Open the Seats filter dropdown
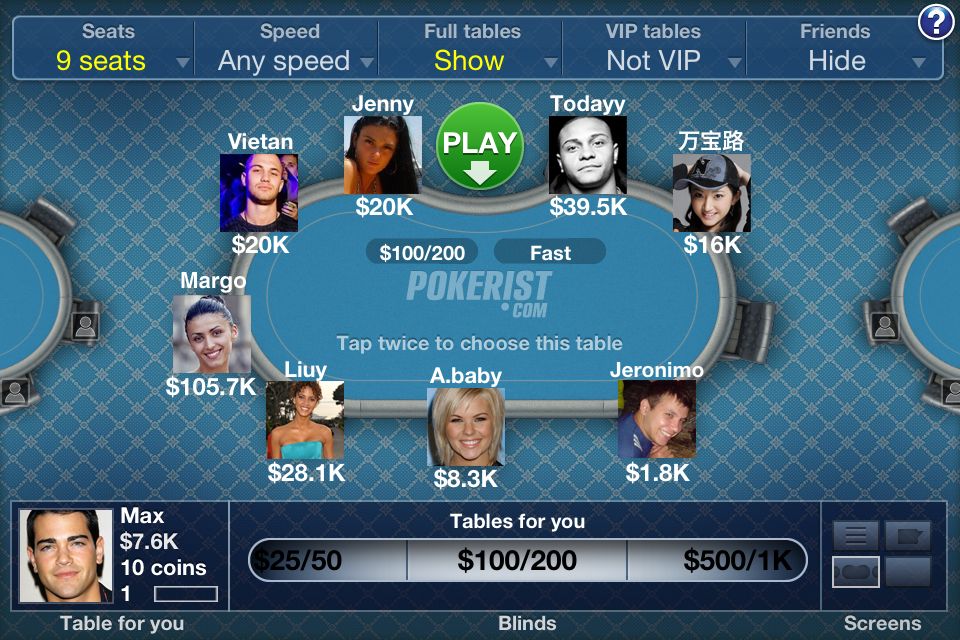 tap(103, 48)
